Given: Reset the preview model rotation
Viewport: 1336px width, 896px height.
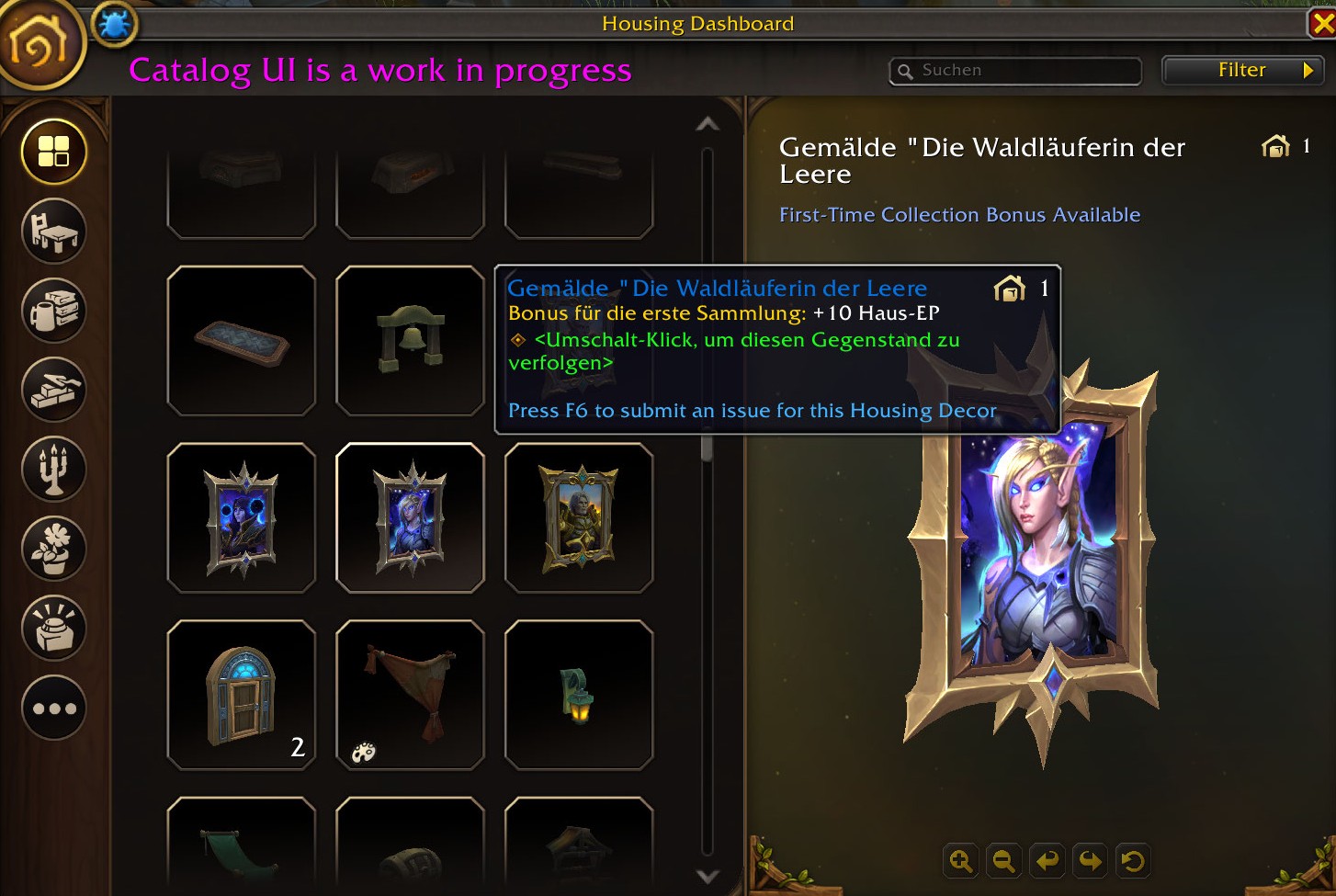Looking at the screenshot, I should (1133, 861).
